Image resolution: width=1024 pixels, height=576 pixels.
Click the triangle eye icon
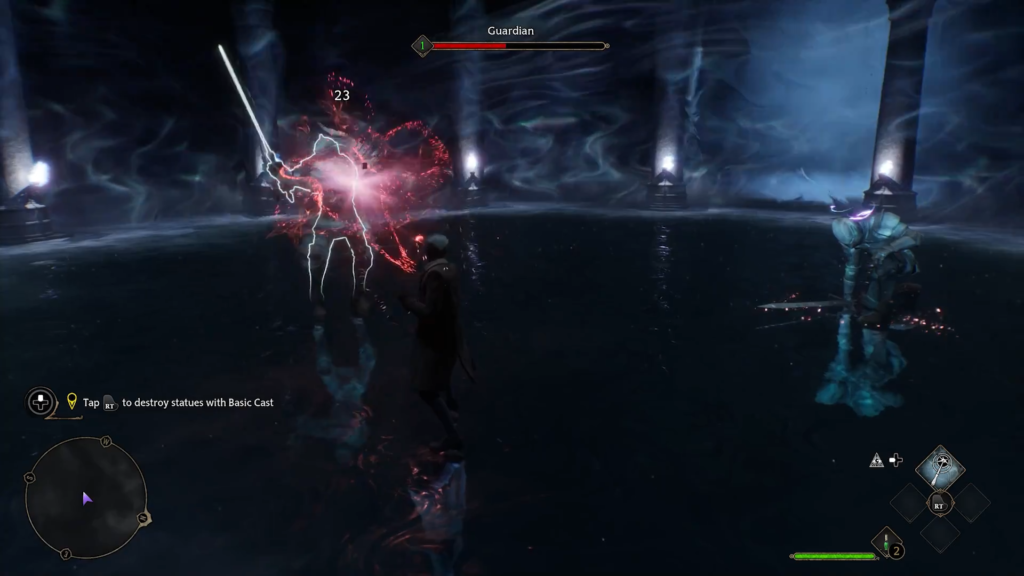pyautogui.click(x=876, y=460)
